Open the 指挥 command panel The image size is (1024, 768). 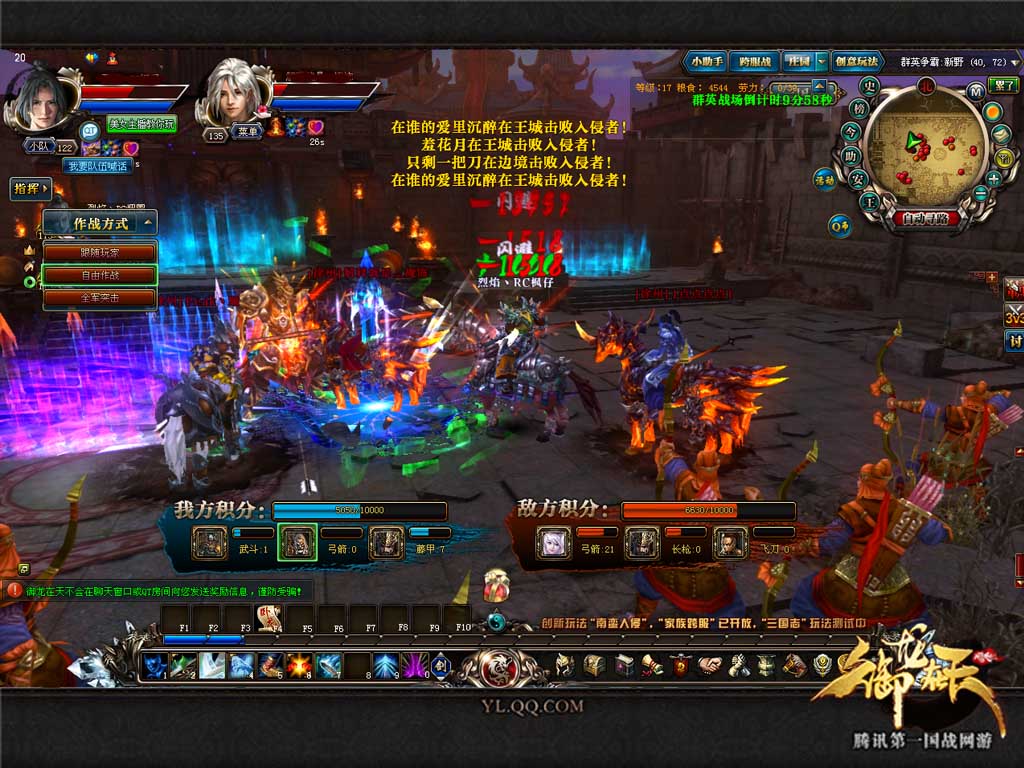click(30, 188)
